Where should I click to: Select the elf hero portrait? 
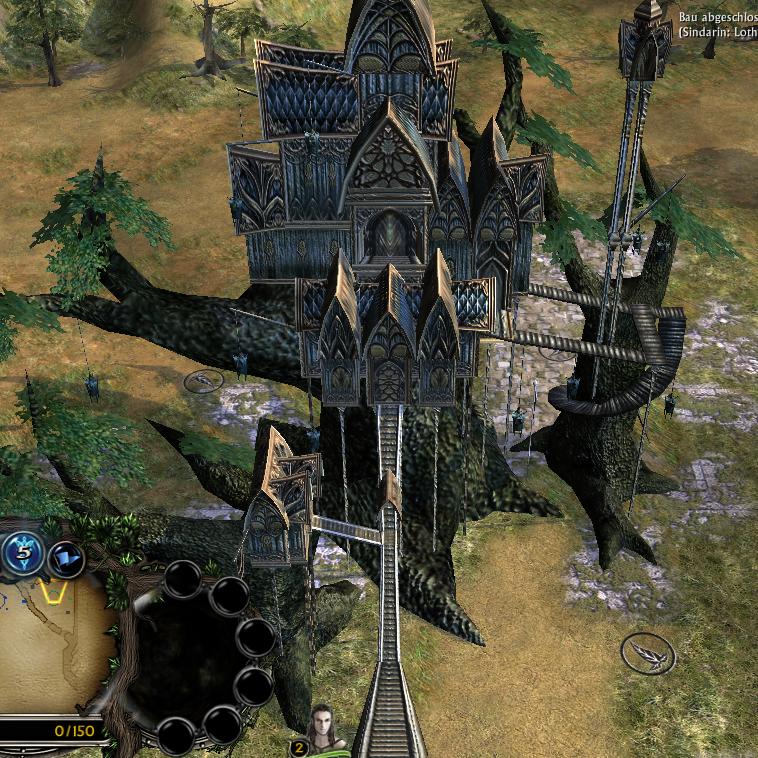324,732
